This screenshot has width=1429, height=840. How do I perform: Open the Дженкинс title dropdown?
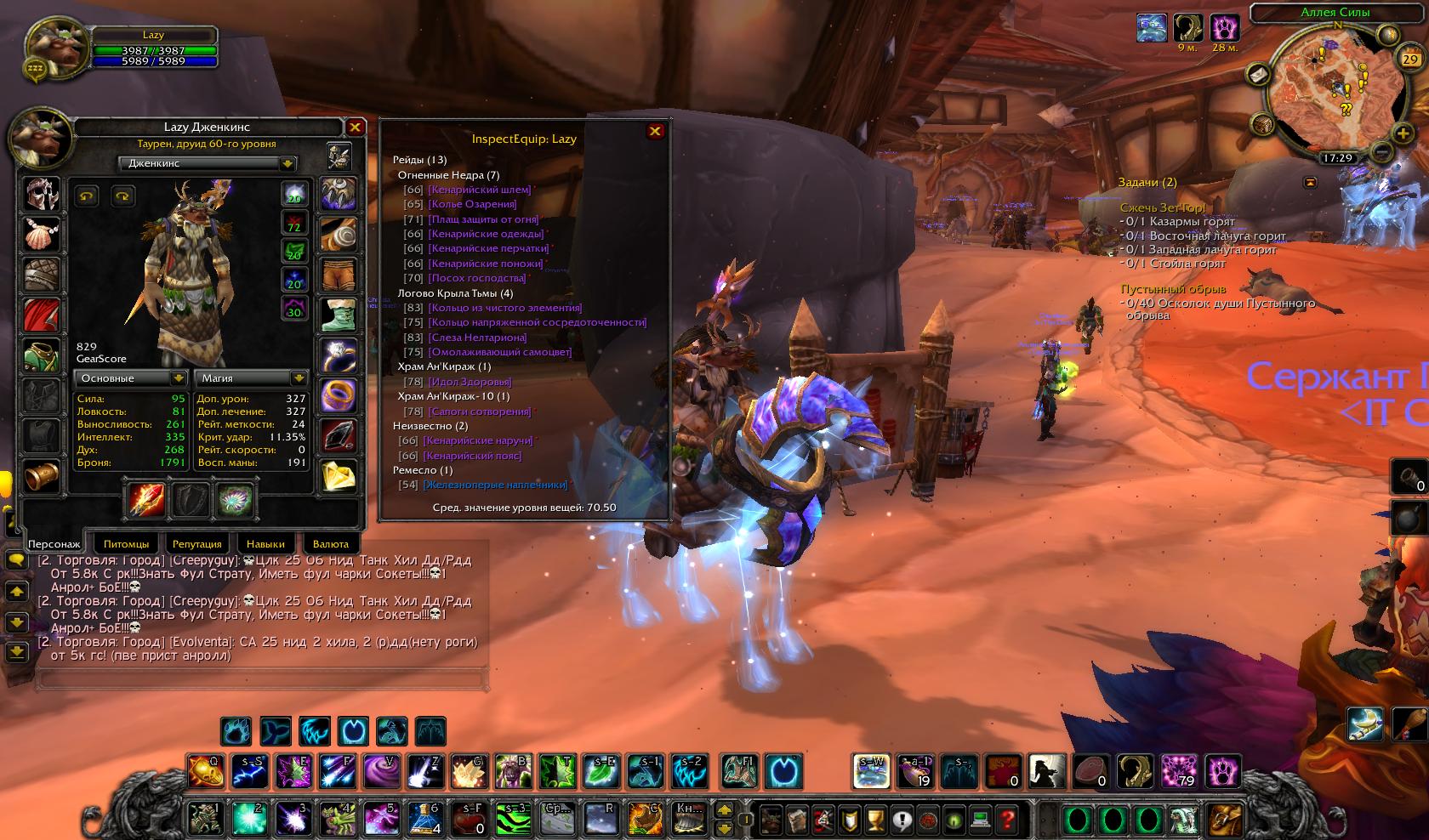288,163
